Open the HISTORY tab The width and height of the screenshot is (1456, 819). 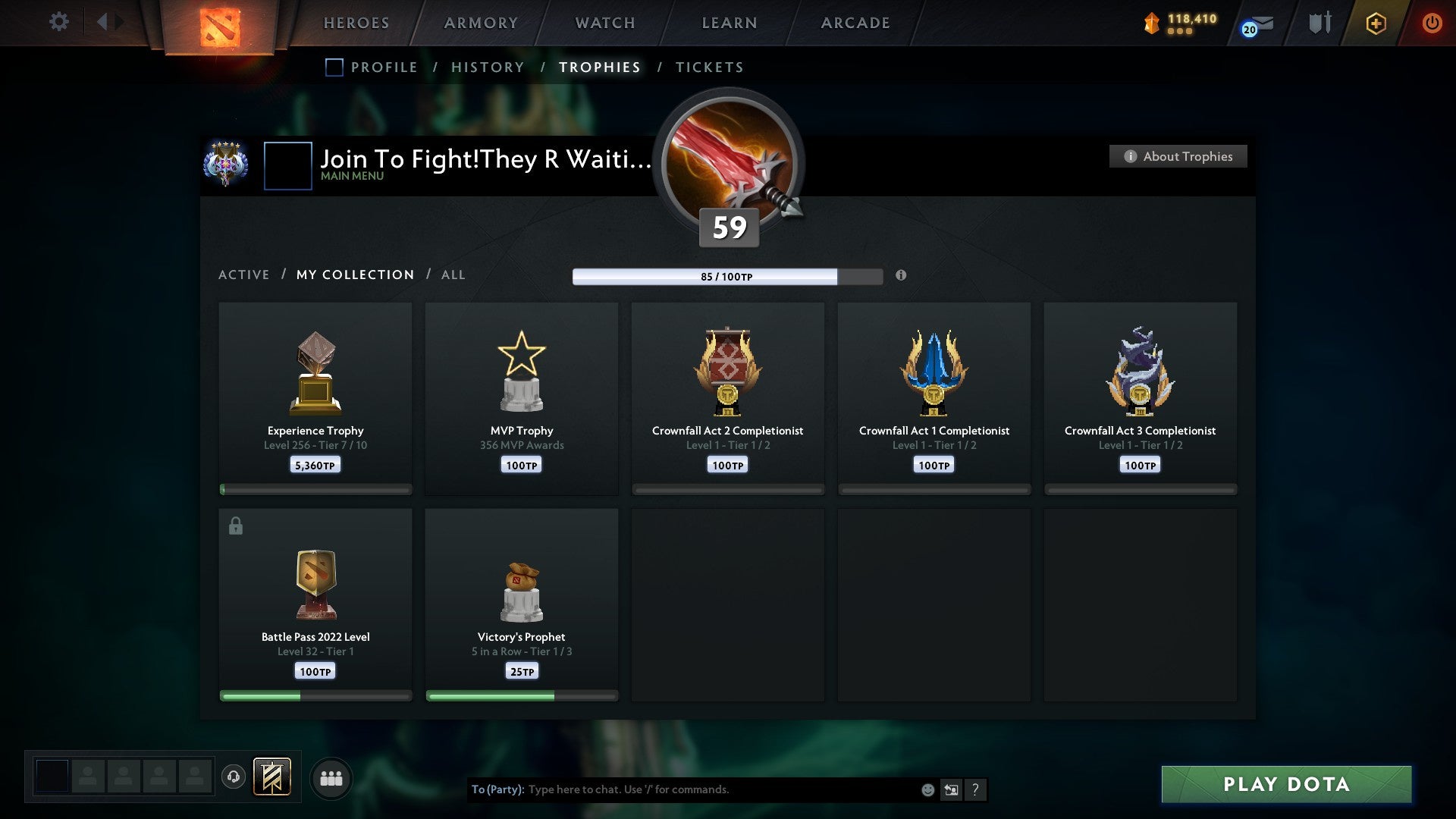point(488,67)
